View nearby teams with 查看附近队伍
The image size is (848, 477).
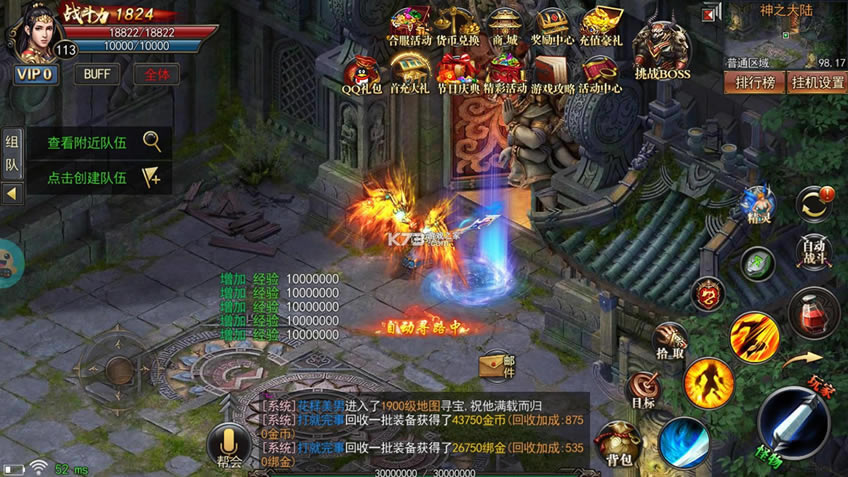click(98, 142)
